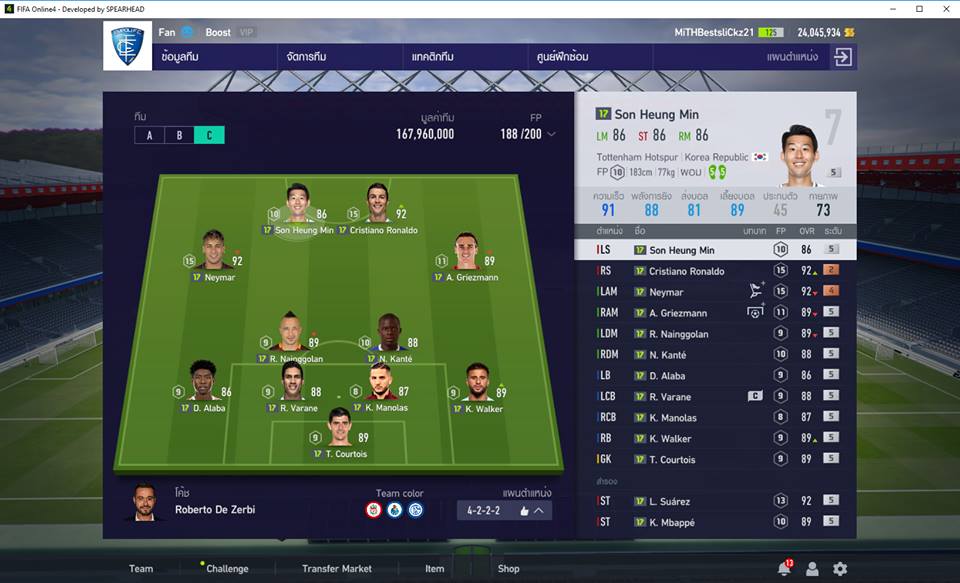Open settings with the gear icon
Screen dimensions: 960x583
[840, 568]
